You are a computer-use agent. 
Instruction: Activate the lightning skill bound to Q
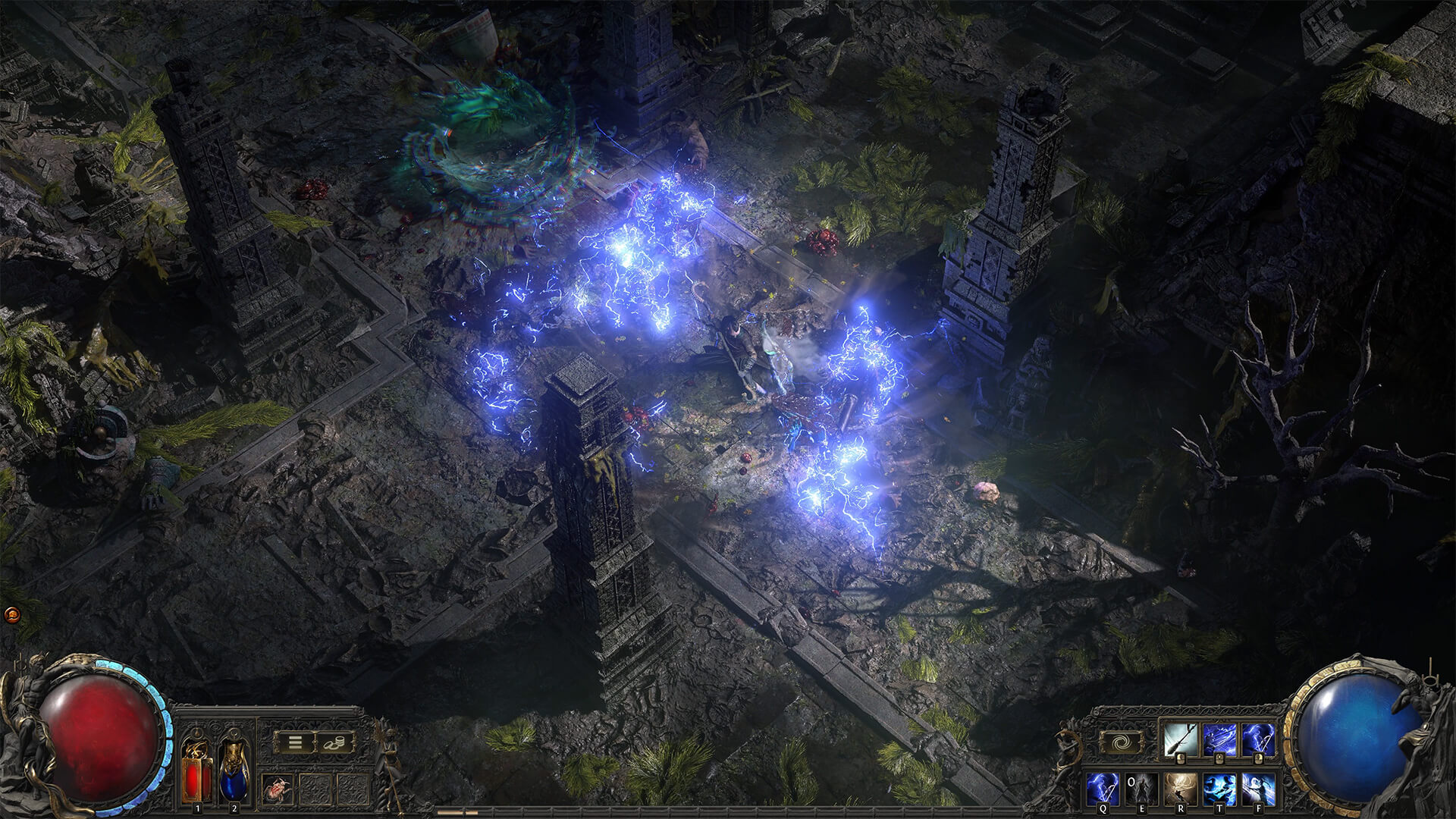coord(1103,789)
